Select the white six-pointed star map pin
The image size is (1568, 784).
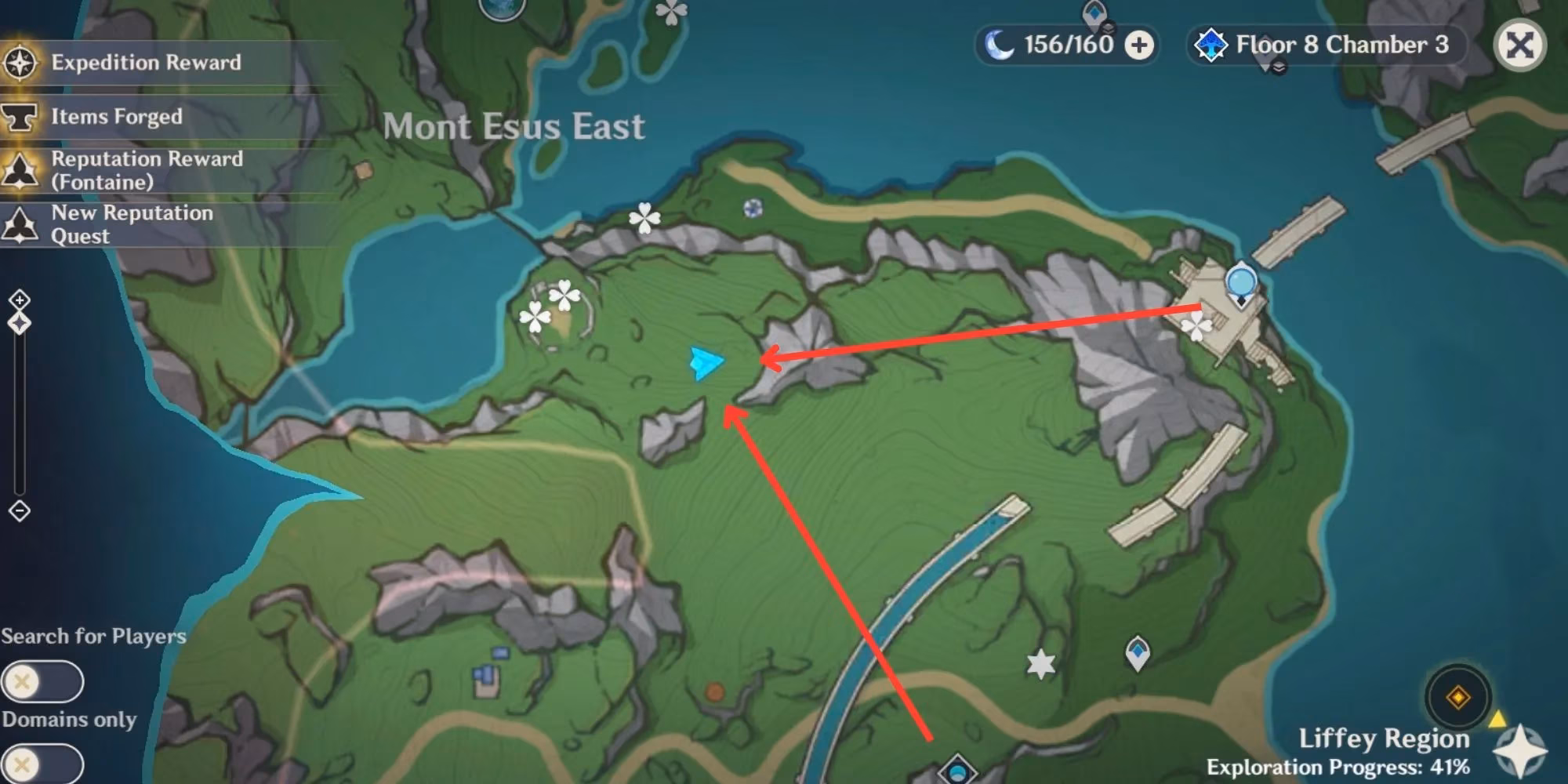pyautogui.click(x=1040, y=664)
